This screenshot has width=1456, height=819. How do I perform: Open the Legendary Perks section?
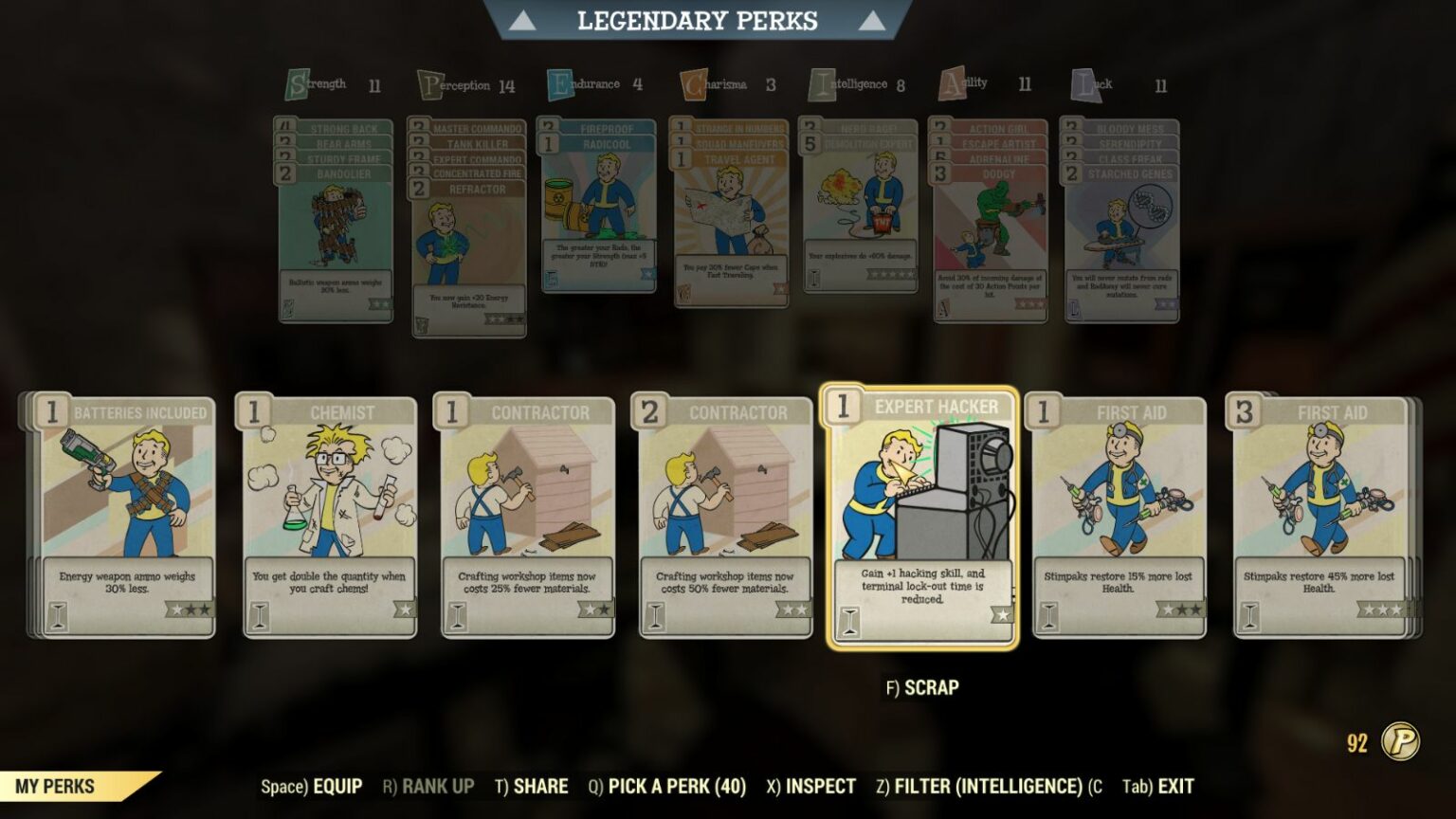tap(698, 19)
